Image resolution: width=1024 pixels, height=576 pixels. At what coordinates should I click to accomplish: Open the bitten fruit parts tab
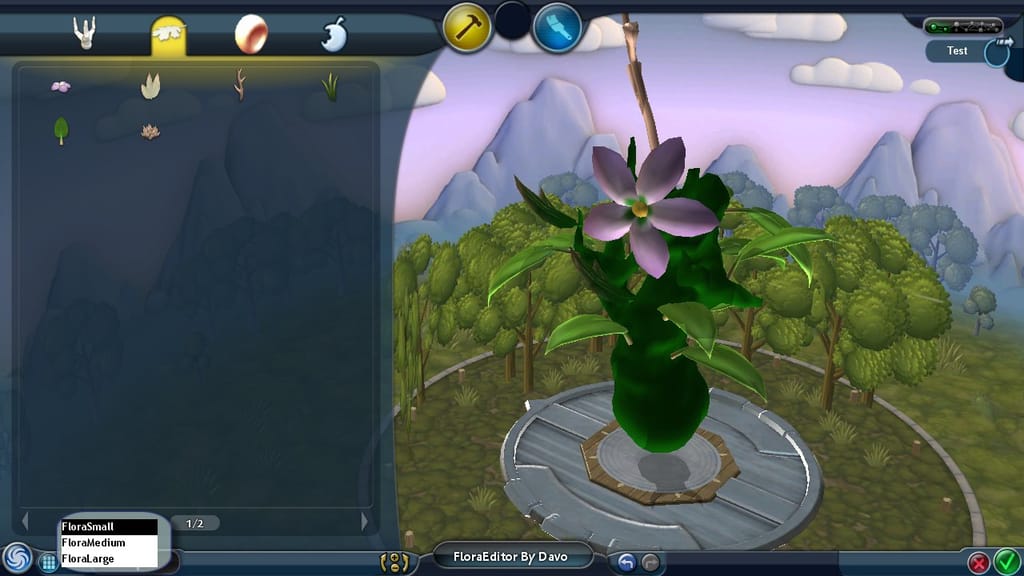tap(333, 35)
